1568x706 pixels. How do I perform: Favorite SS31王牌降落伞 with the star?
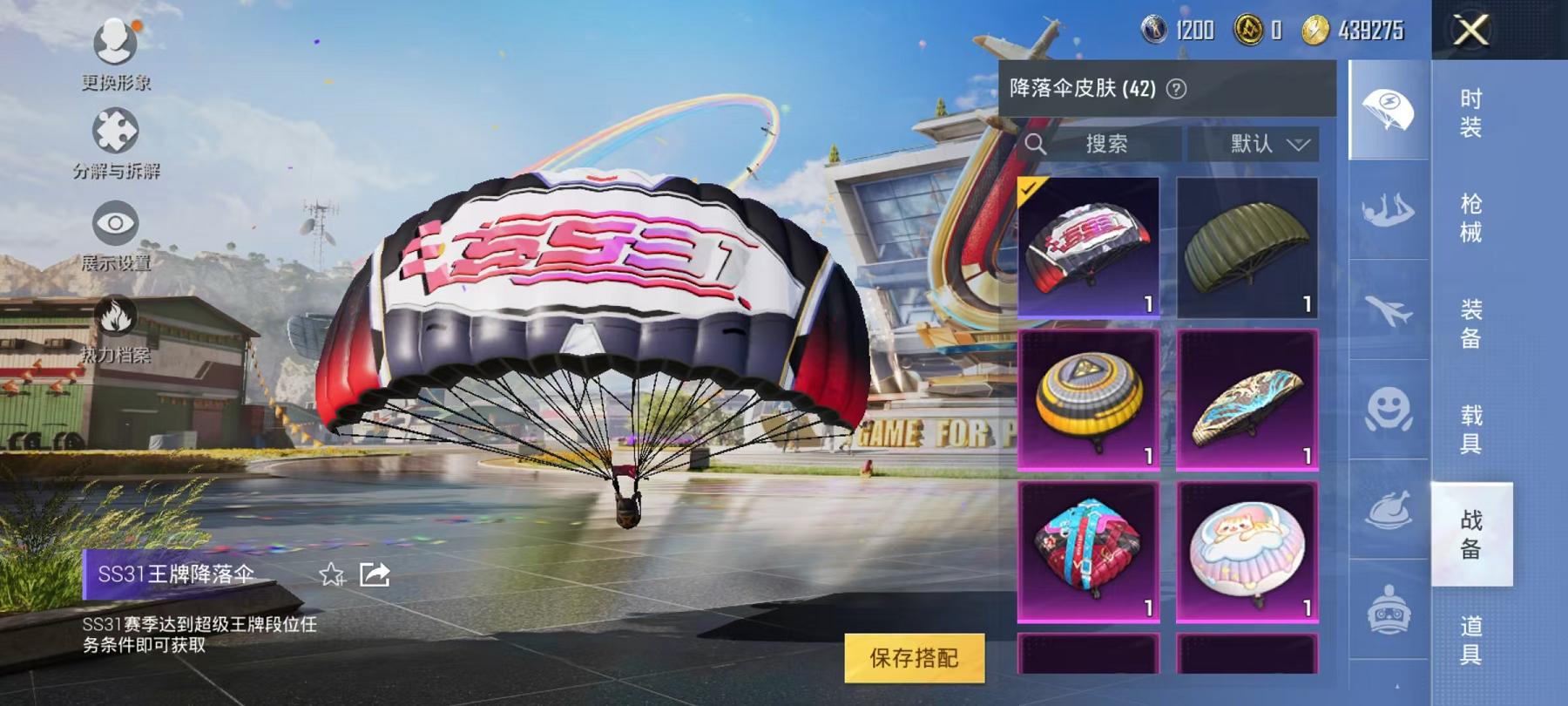coord(331,574)
